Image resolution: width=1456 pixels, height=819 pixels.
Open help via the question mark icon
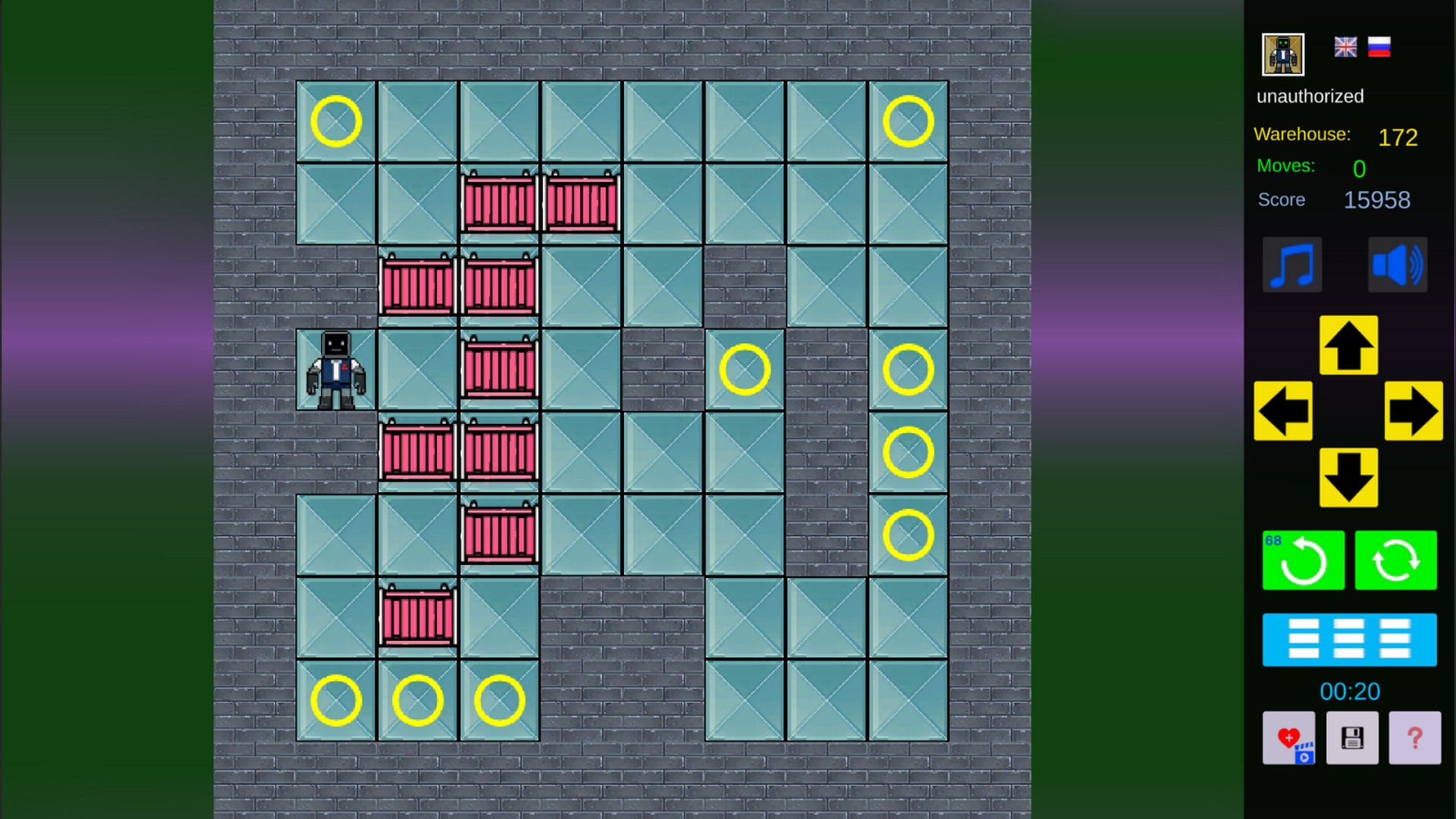click(x=1415, y=738)
